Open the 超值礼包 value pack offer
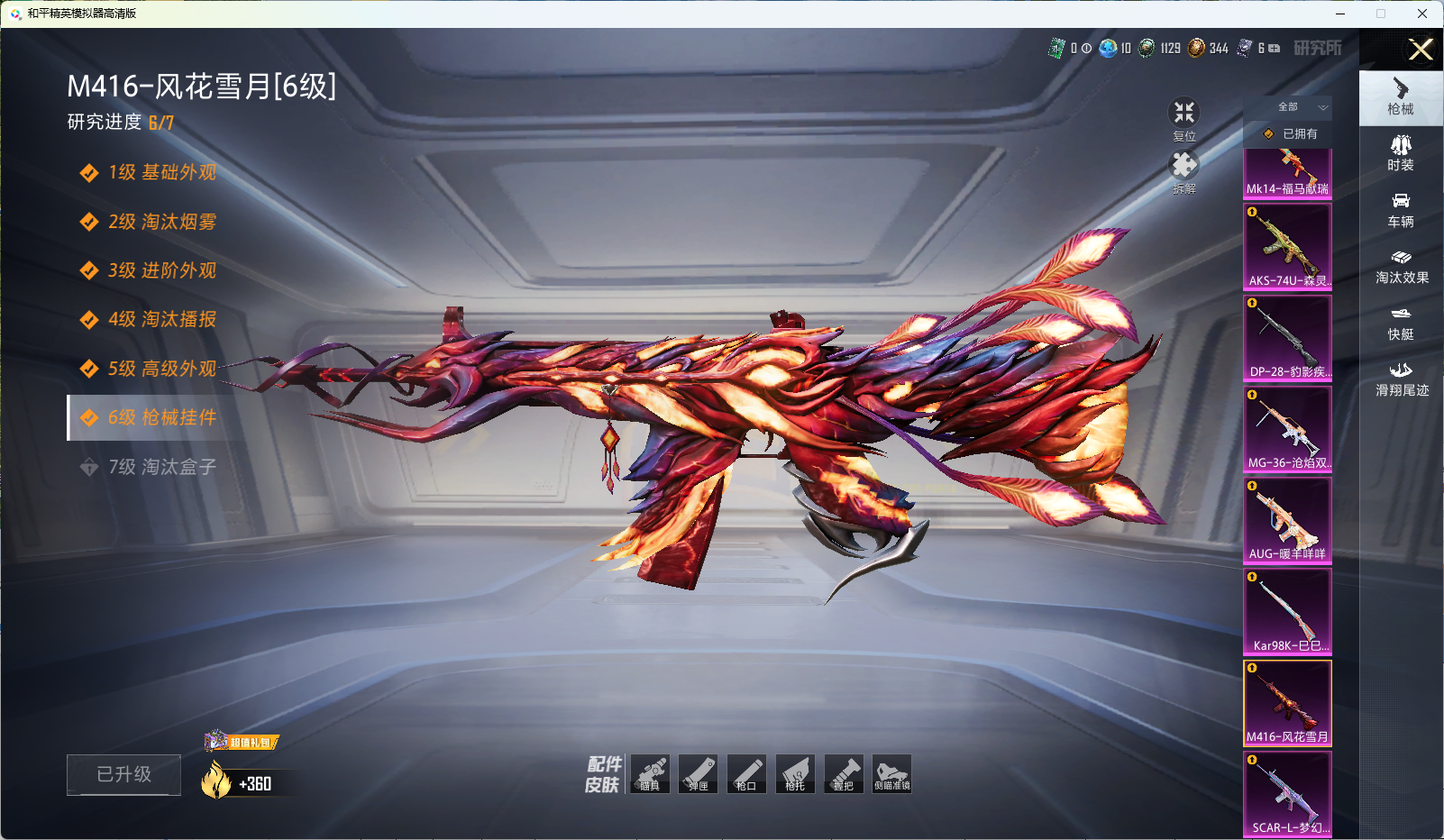The width and height of the screenshot is (1444, 840). click(x=242, y=742)
